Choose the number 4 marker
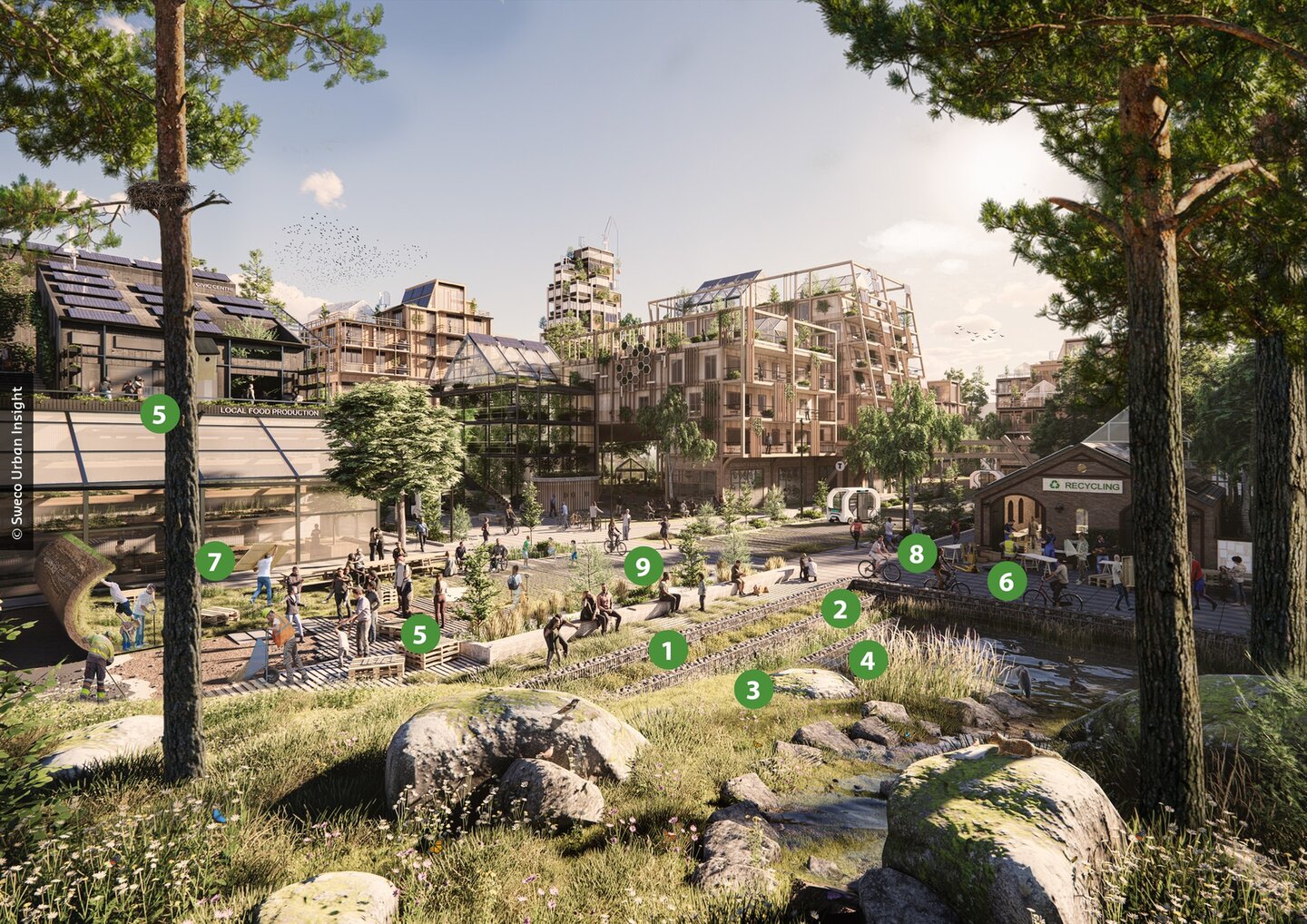Screen dimensions: 1307x924 coord(868,660)
